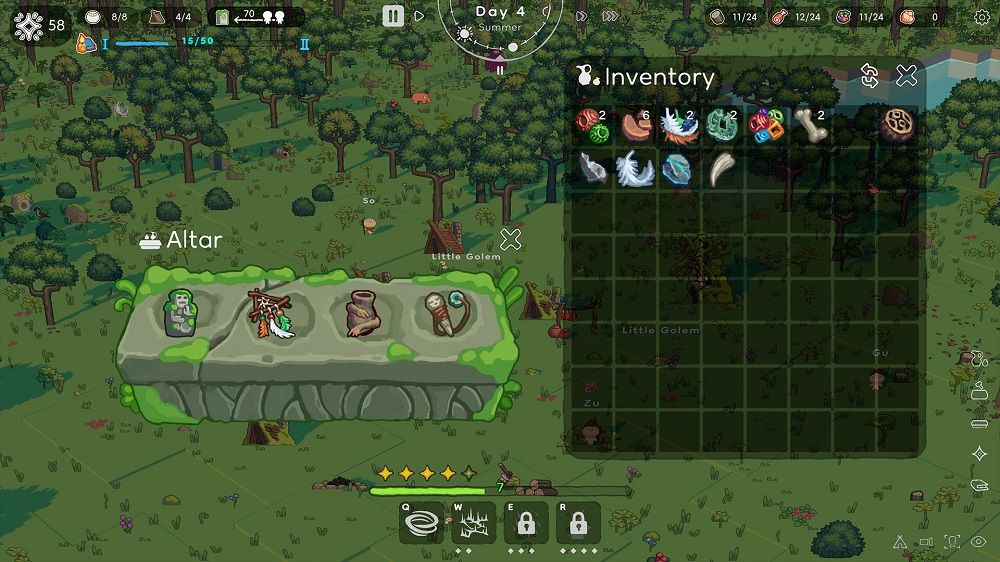The image size is (1000, 562).
Task: Sort inventory with the swap arrows button
Action: click(x=870, y=75)
